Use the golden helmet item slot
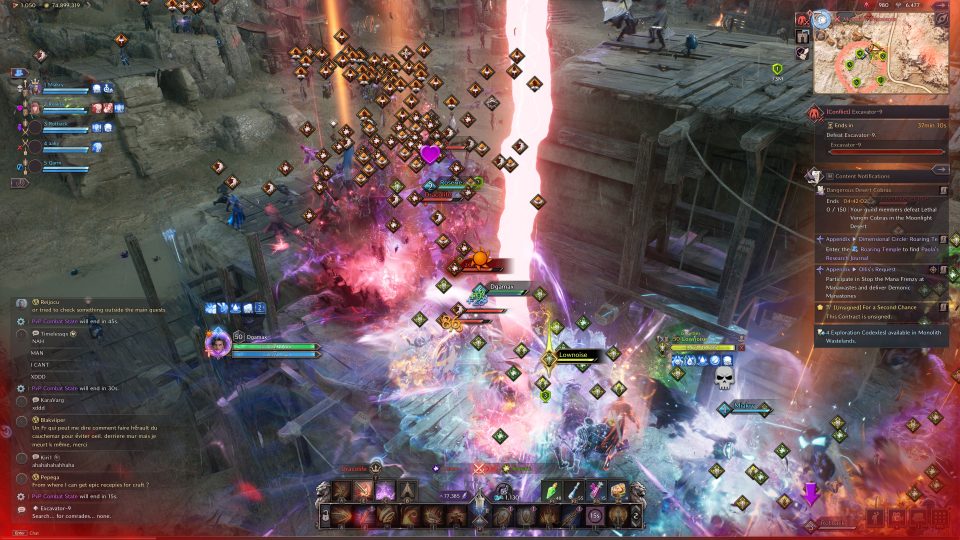960x540 pixels. [618, 491]
